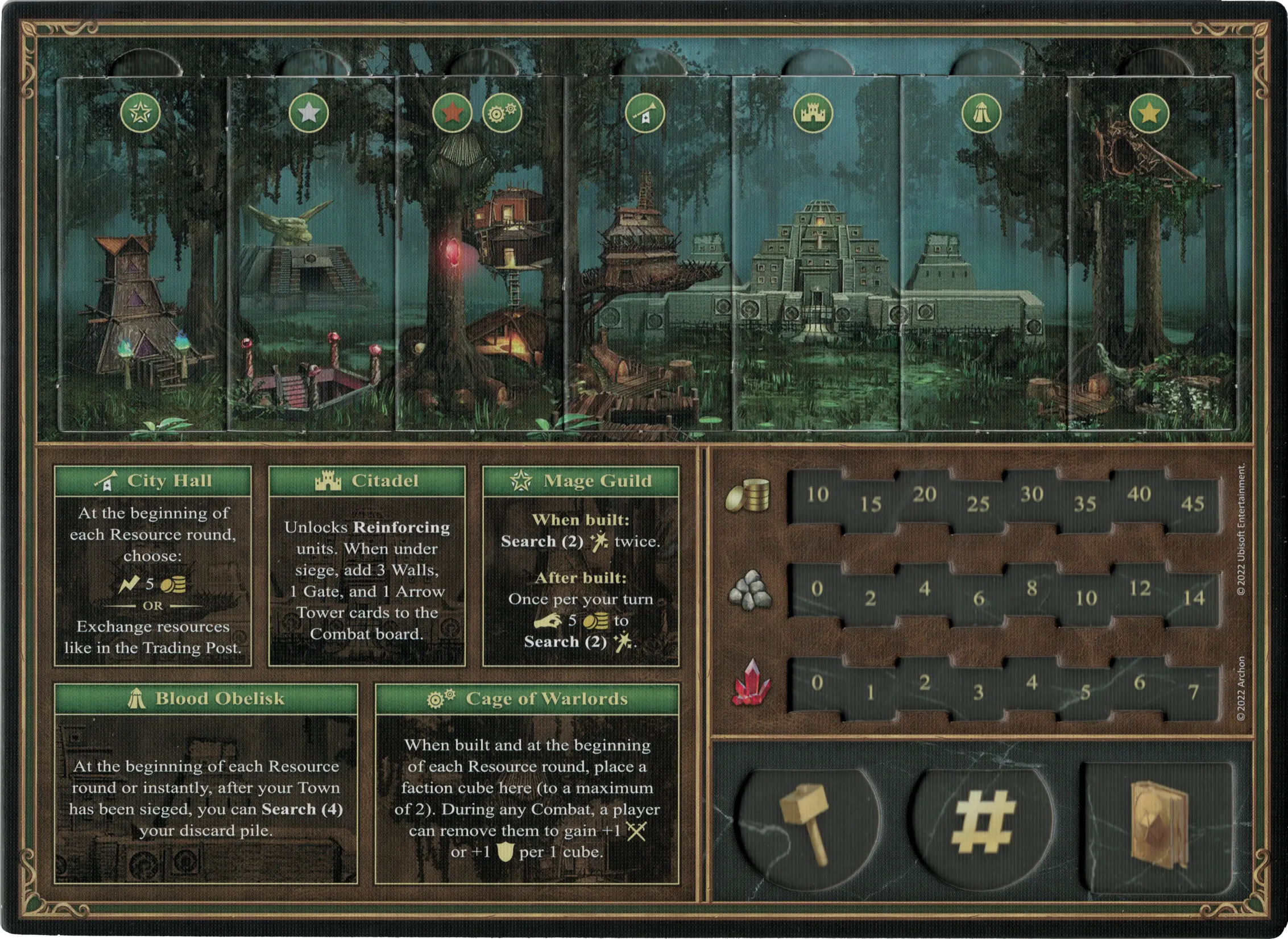Select the gold coins resource icon
The image size is (1288, 939).
point(748,495)
